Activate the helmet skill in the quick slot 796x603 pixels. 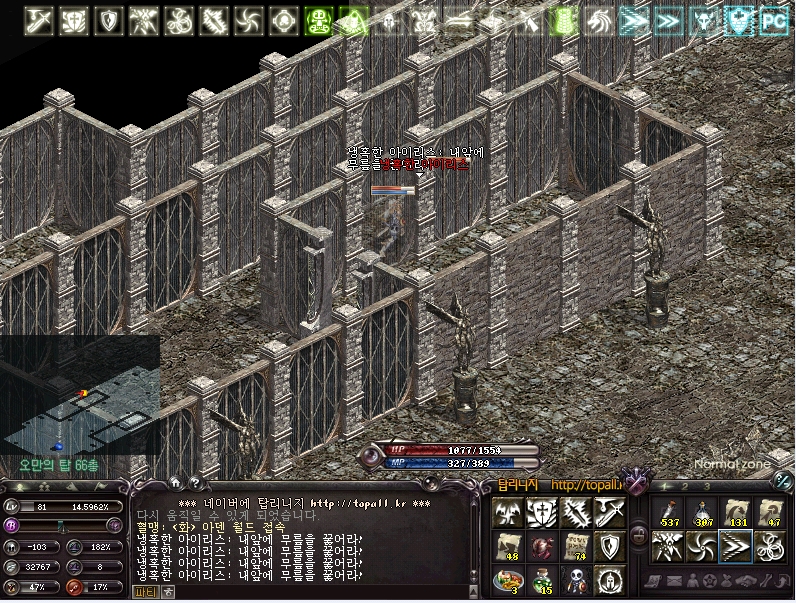pyautogui.click(x=609, y=580)
